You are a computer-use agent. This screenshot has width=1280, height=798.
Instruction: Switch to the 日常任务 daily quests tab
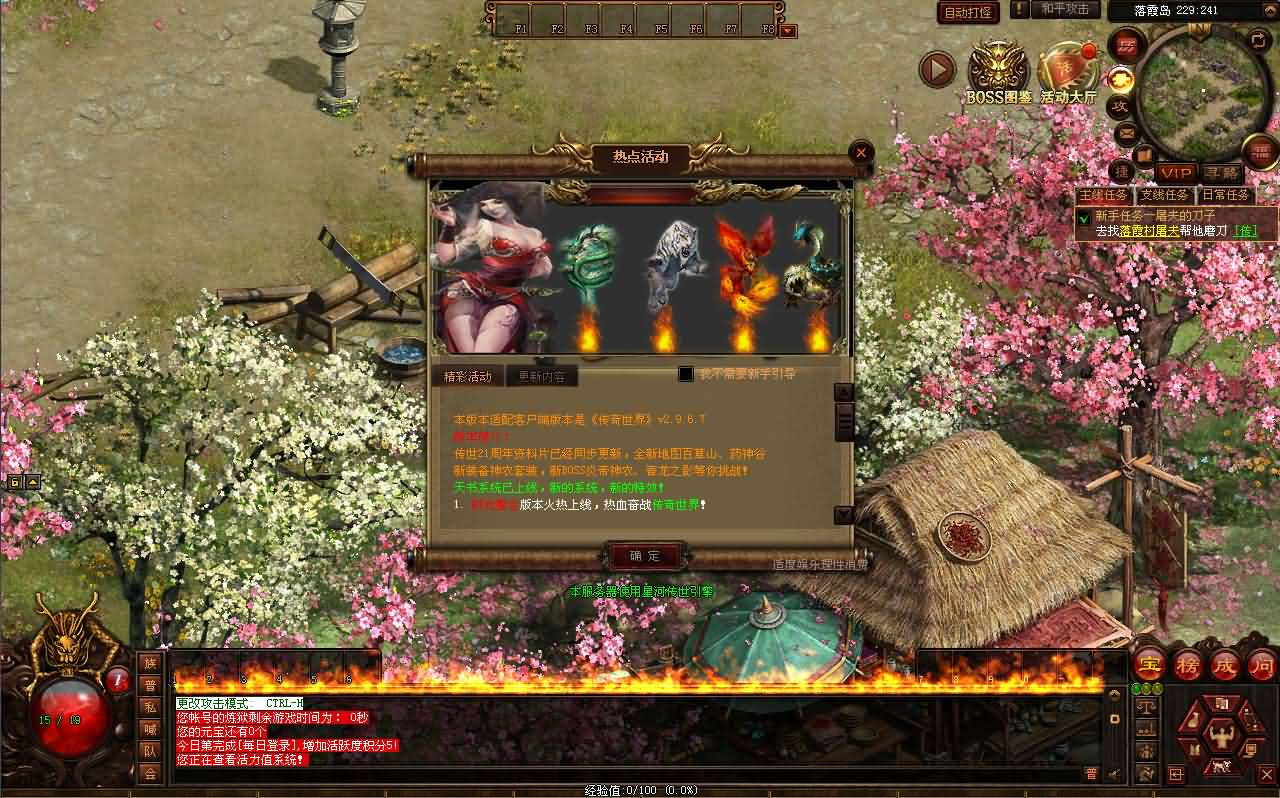[1226, 196]
